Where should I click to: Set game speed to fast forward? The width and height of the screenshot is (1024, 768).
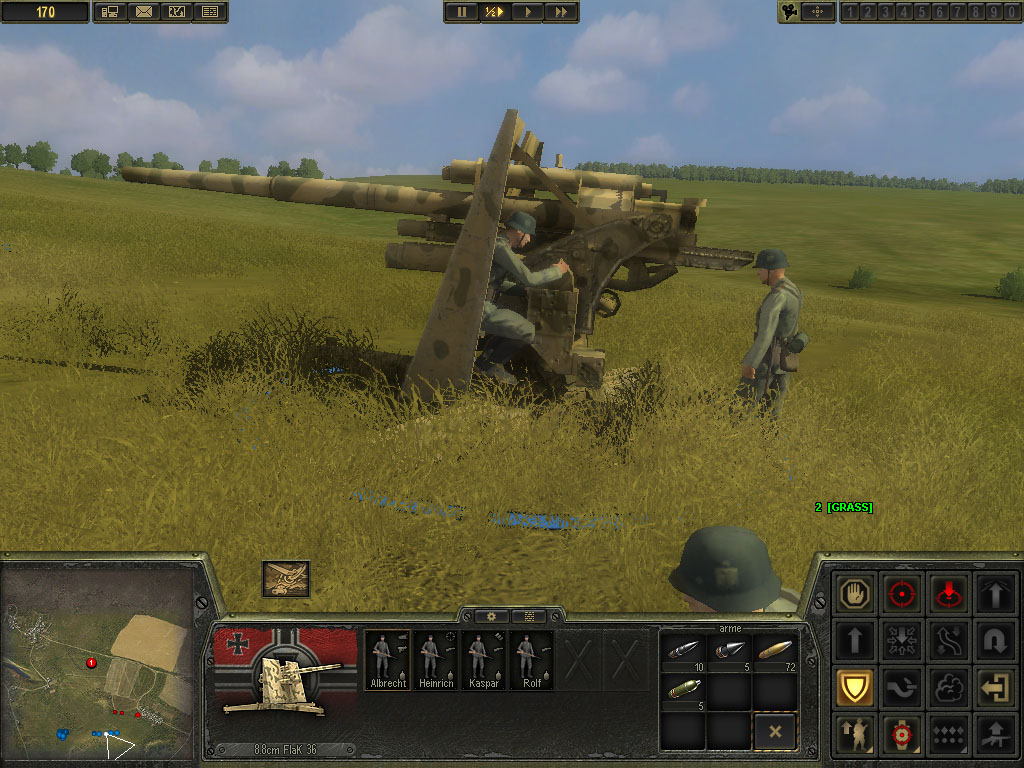click(x=561, y=12)
